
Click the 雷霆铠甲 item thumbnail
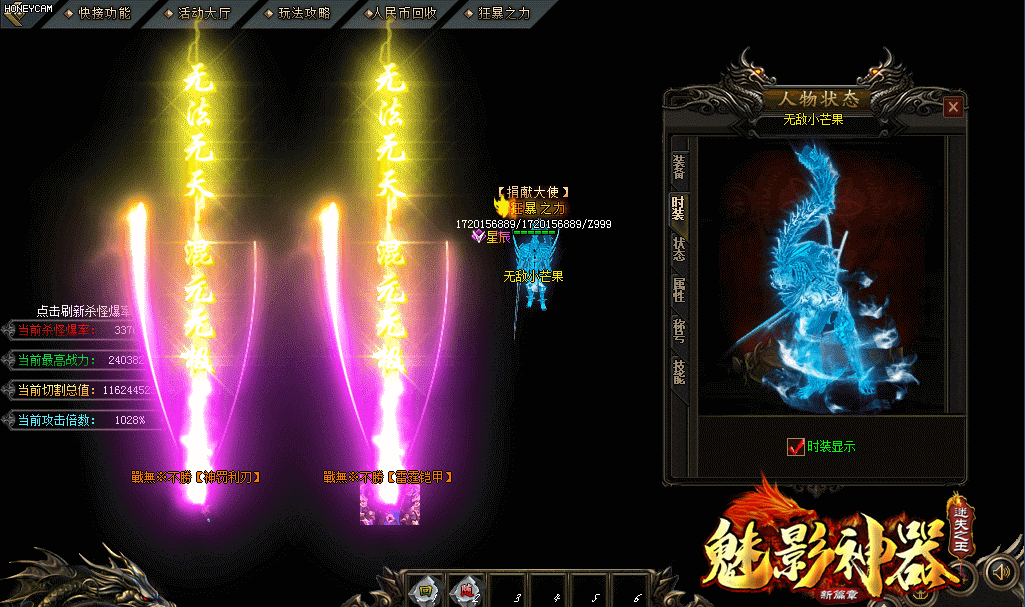[380, 504]
